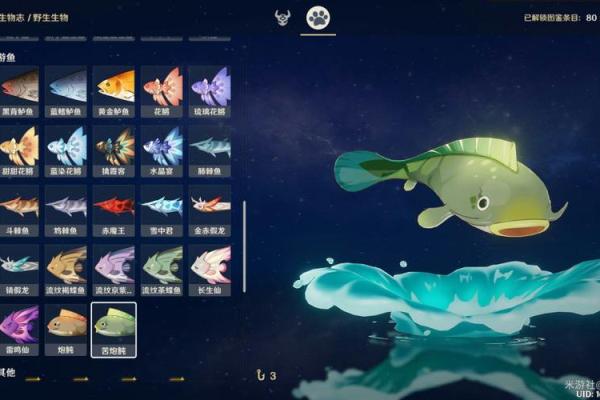Choose the 肺棘鱼 fish tile
600x400 pixels.
(x=210, y=147)
